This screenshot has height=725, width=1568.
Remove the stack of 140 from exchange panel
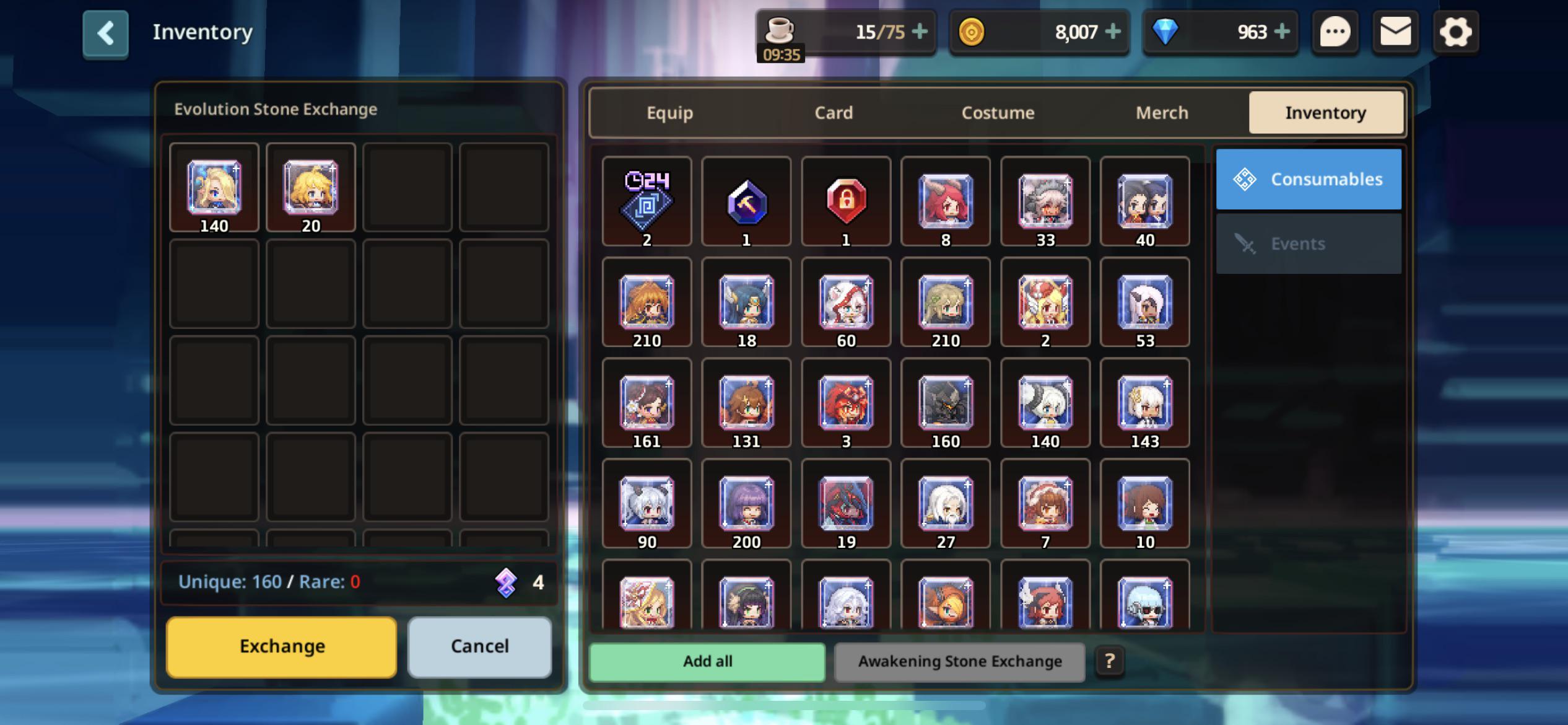[x=214, y=188]
